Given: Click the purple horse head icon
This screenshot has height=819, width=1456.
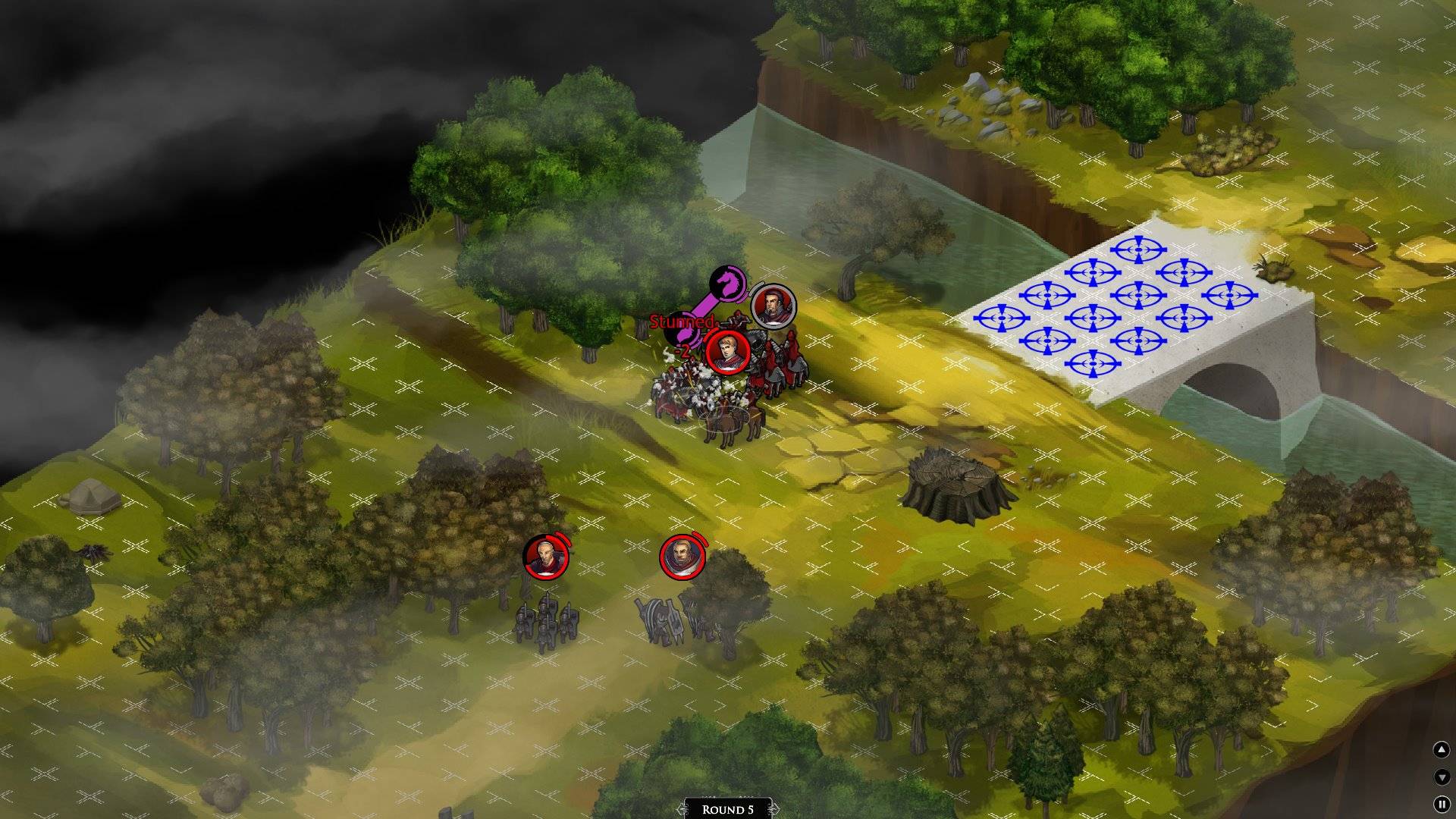Looking at the screenshot, I should [x=729, y=282].
